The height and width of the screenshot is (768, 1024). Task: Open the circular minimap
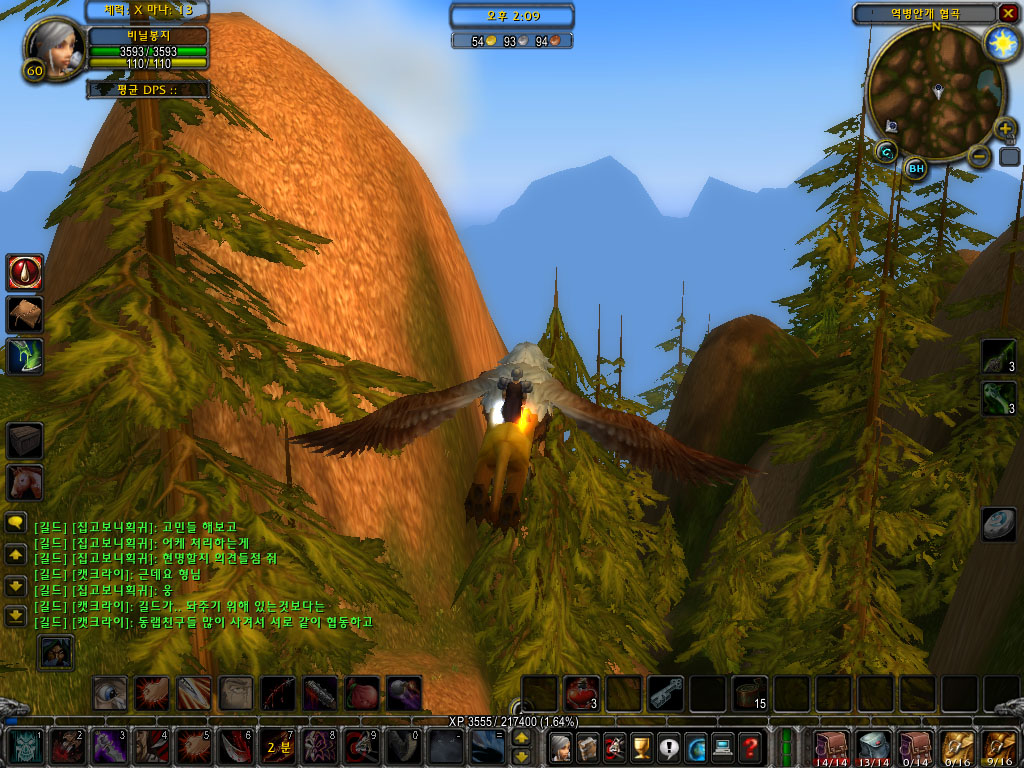936,91
